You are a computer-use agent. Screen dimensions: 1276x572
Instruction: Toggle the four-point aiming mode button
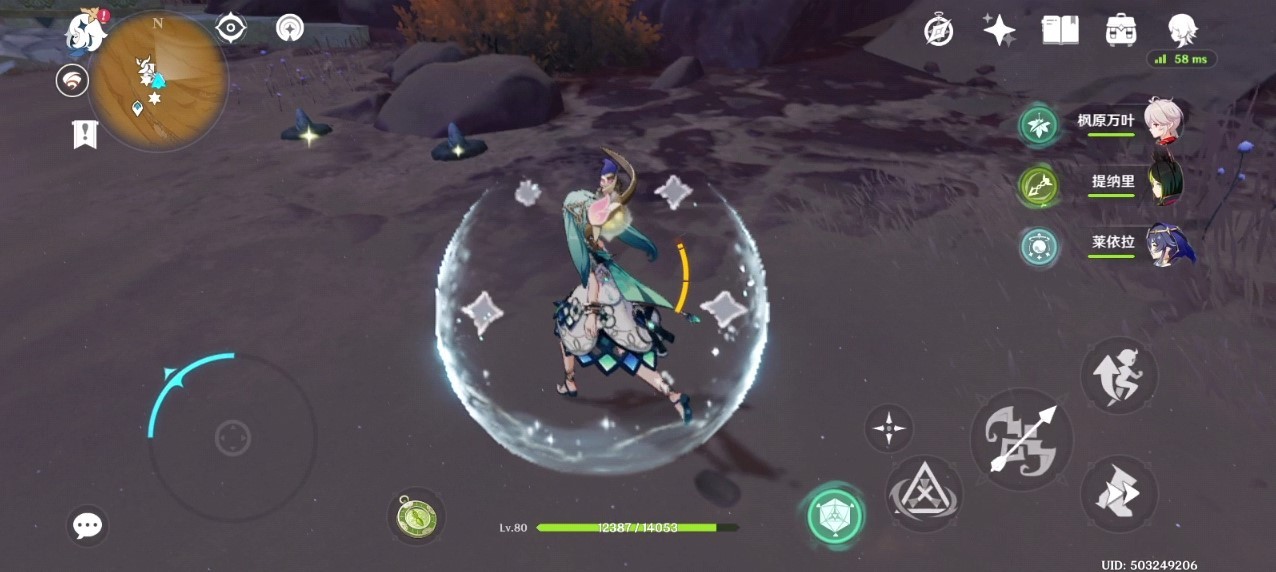coord(888,428)
